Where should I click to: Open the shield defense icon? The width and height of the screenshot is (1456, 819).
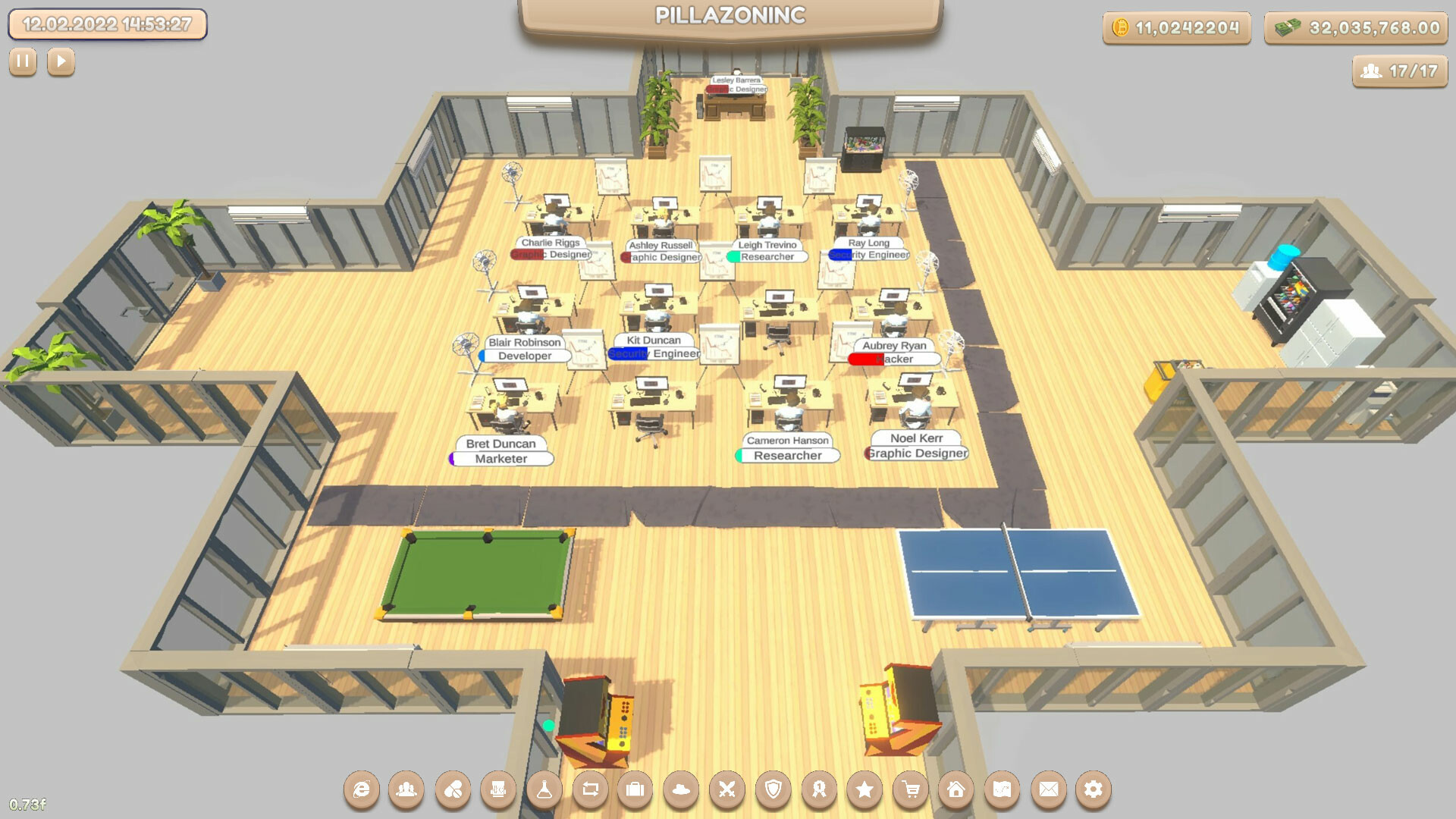click(x=772, y=789)
